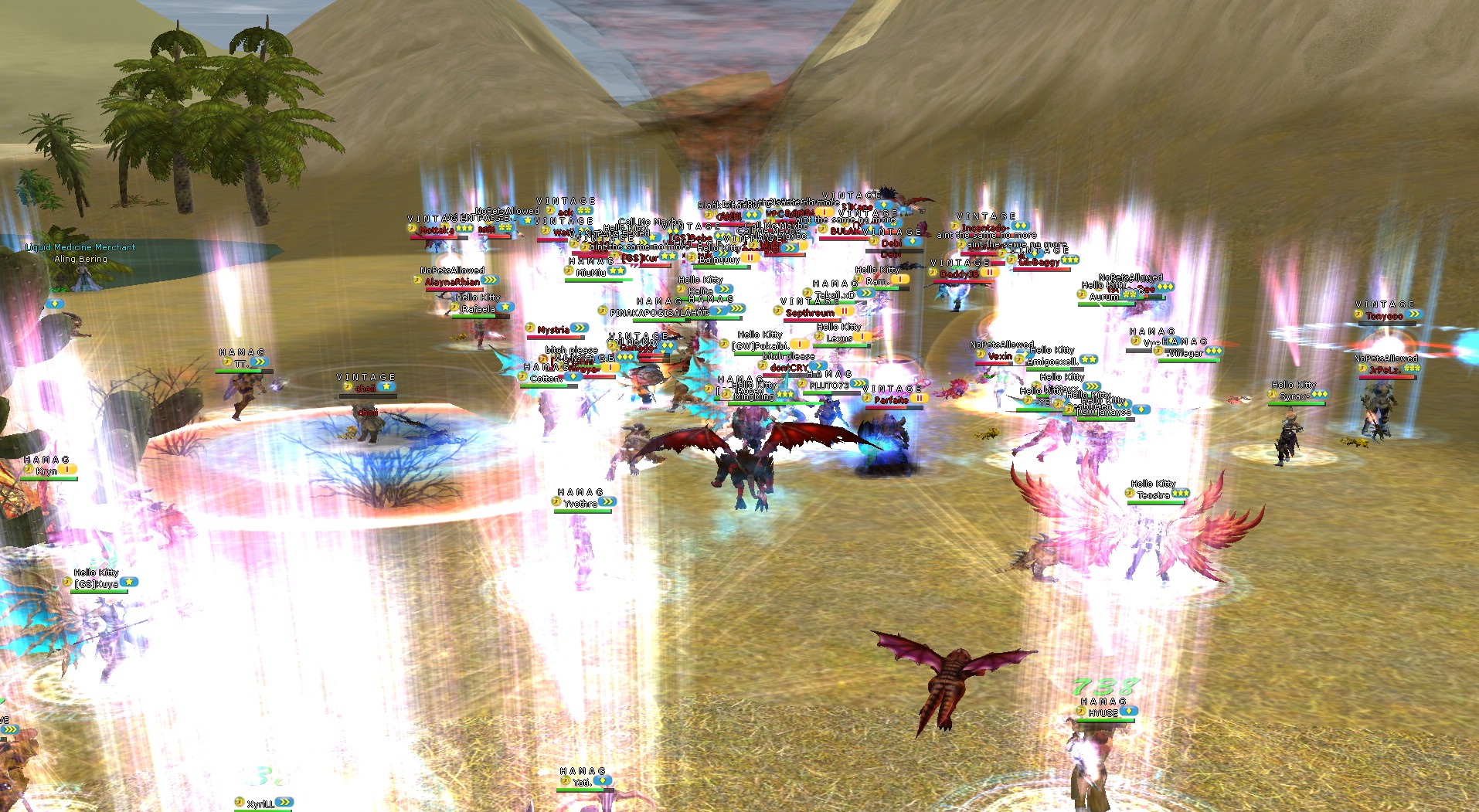Expand the chevron badge beside AlaynaRhian
This screenshot has height=812, width=1479.
tap(490, 280)
